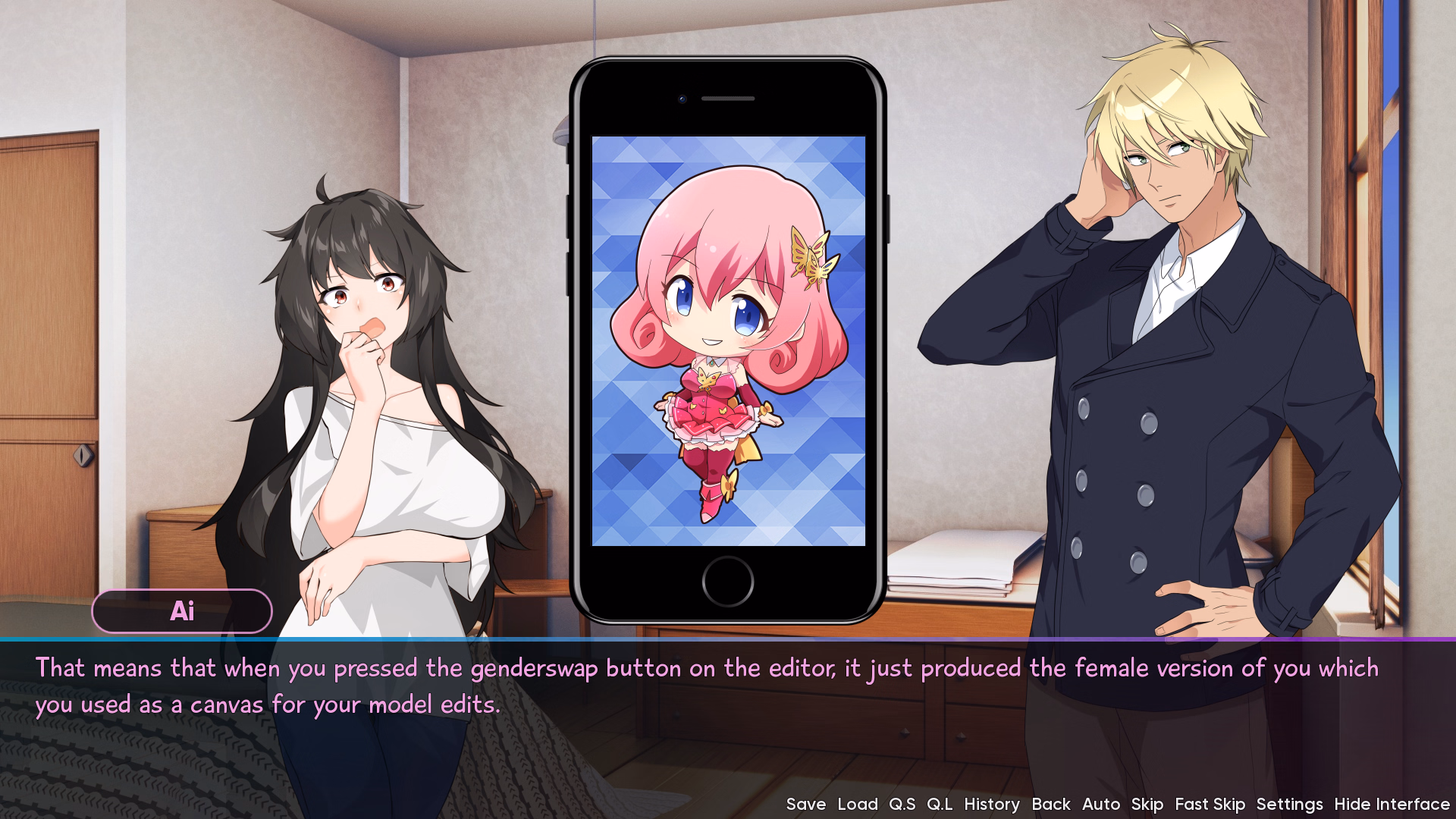Save the game
This screenshot has height=819, width=1456.
pyautogui.click(x=807, y=804)
